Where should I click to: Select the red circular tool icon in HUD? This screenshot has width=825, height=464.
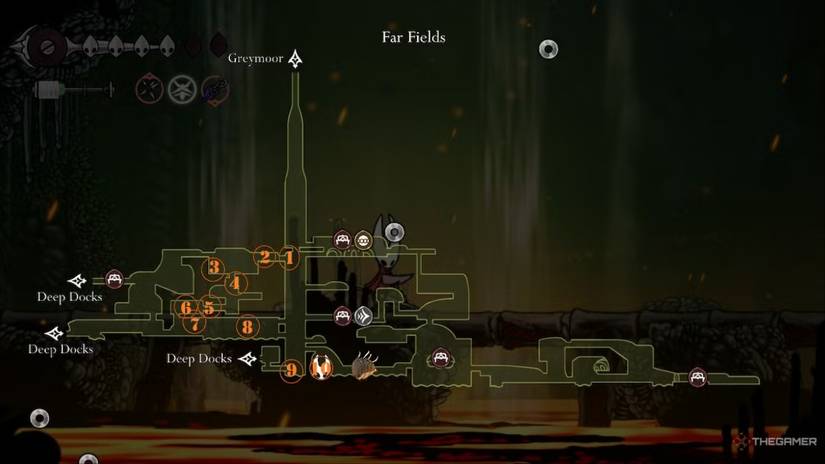(150, 89)
